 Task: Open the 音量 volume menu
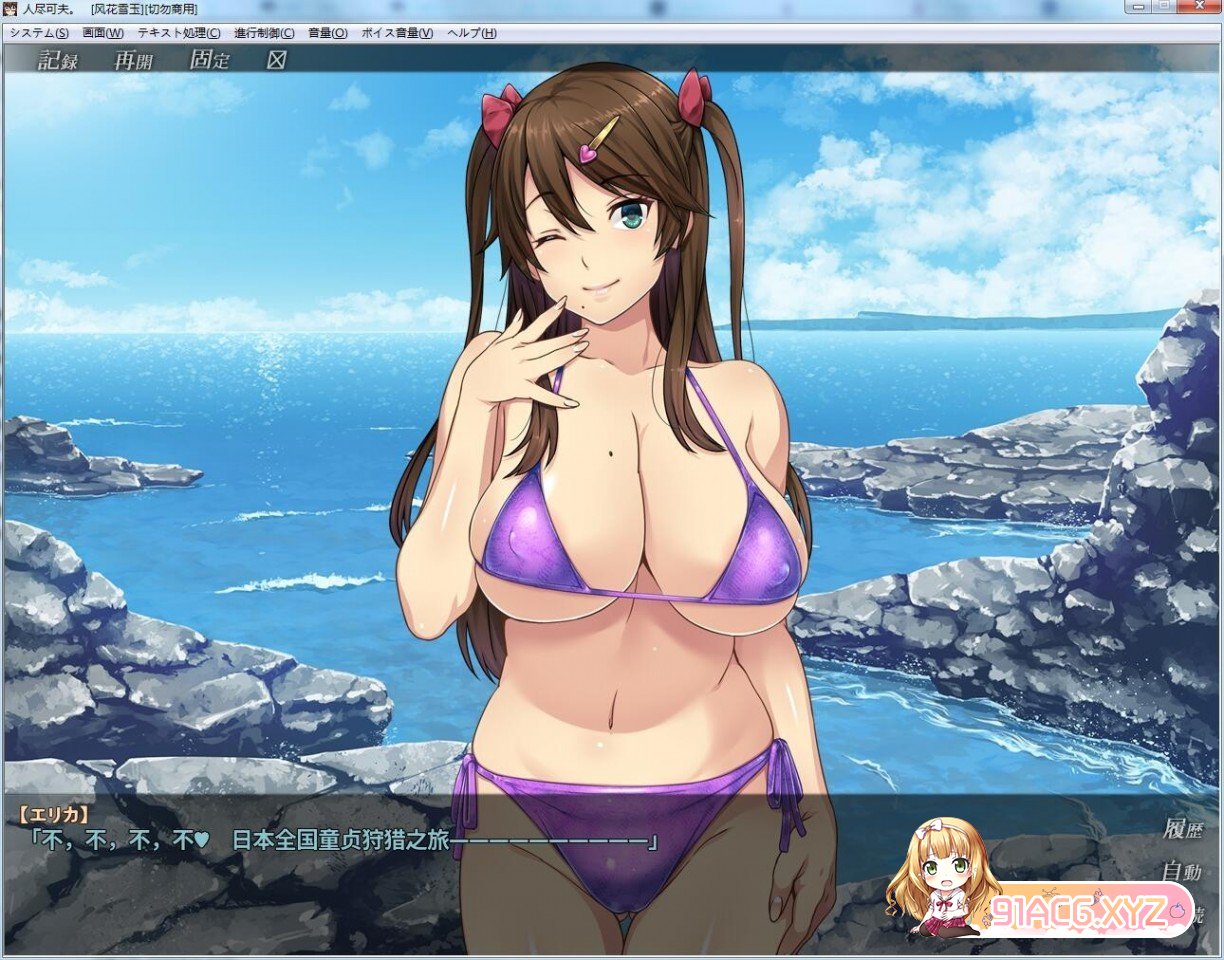328,33
